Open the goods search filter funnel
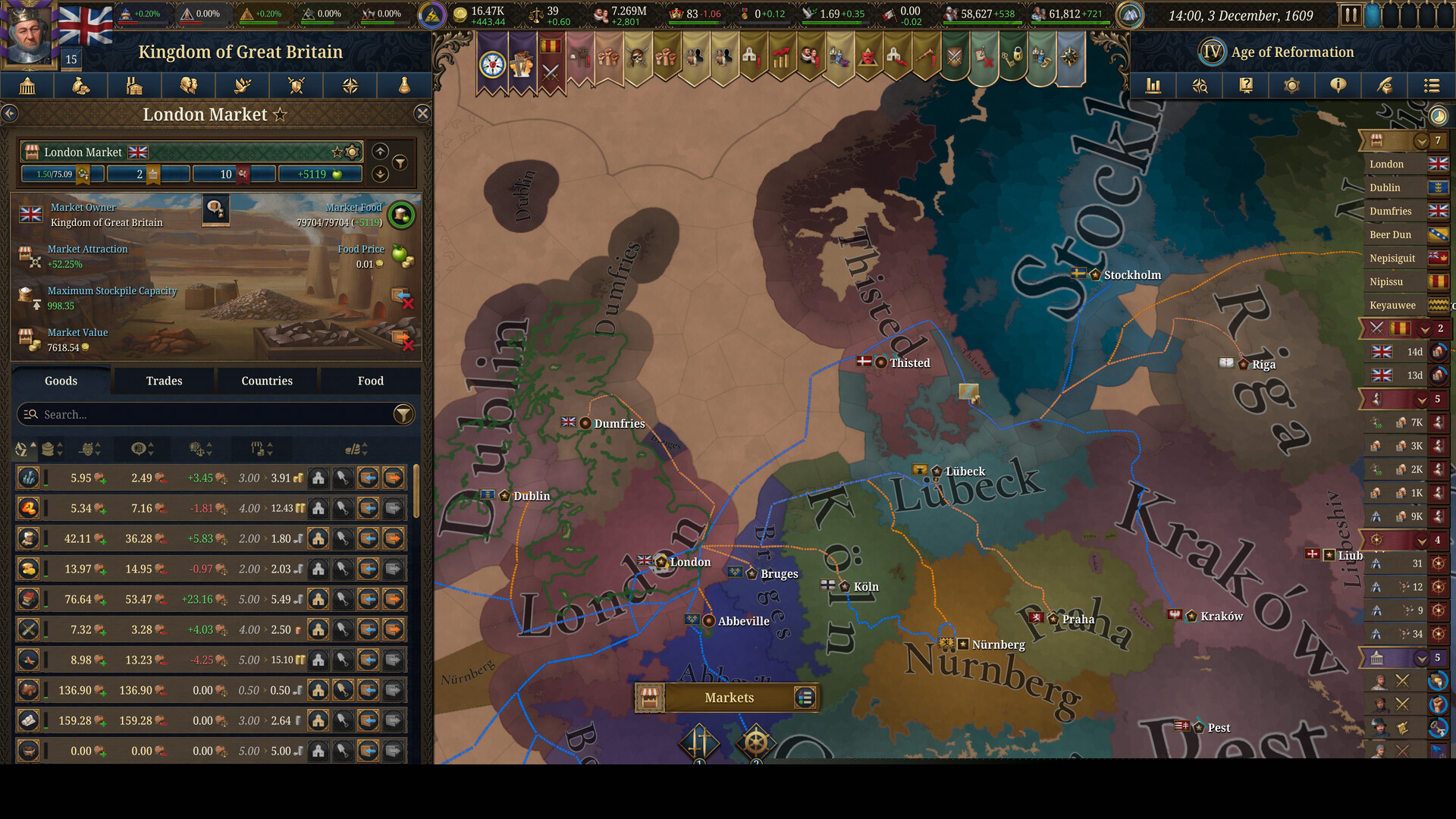 [403, 414]
